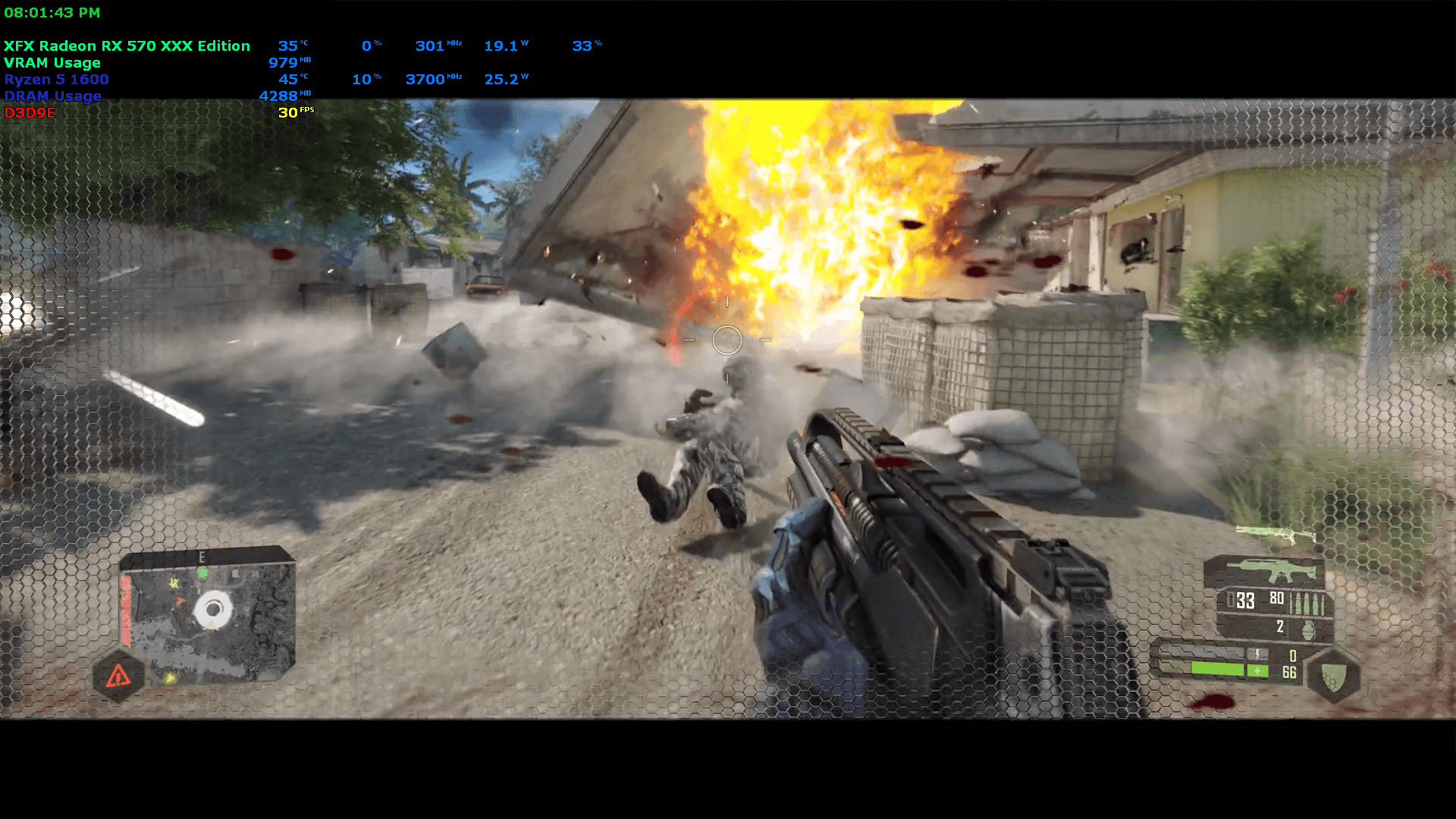Toggle the bullets fire mode icon
The width and height of the screenshot is (1456, 819).
pyautogui.click(x=1307, y=604)
